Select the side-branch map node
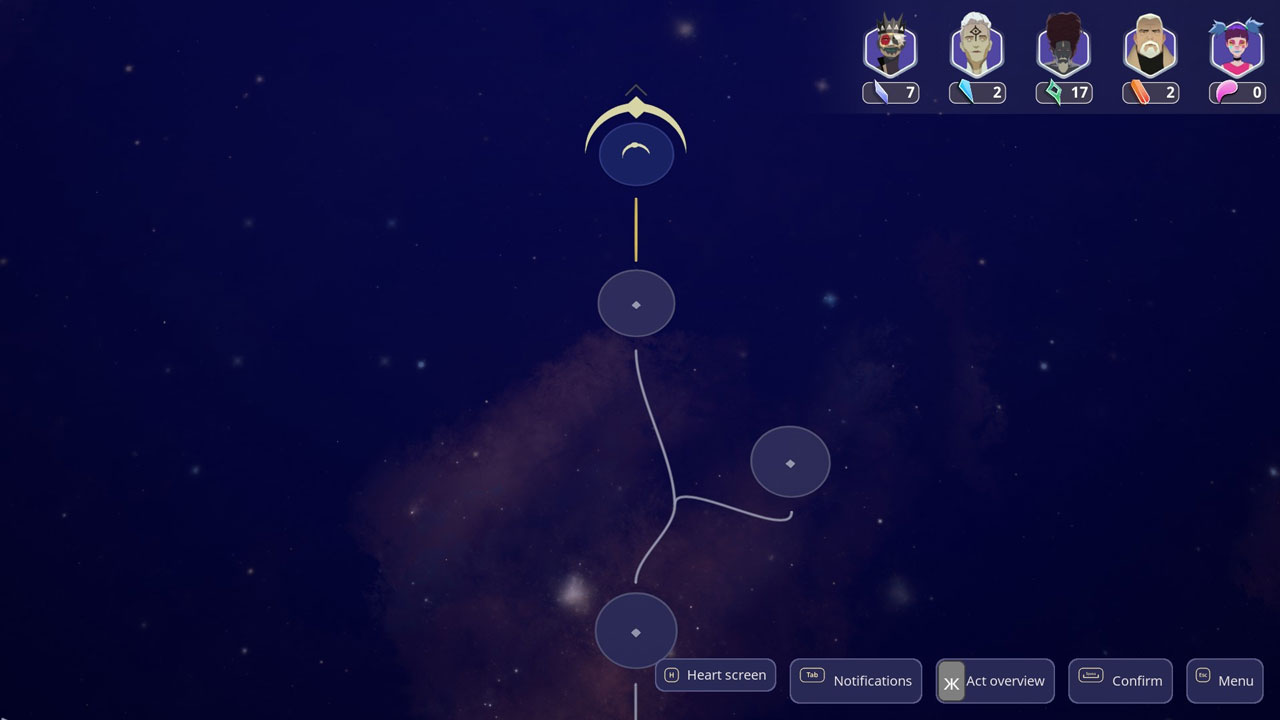The width and height of the screenshot is (1280, 720). click(790, 462)
